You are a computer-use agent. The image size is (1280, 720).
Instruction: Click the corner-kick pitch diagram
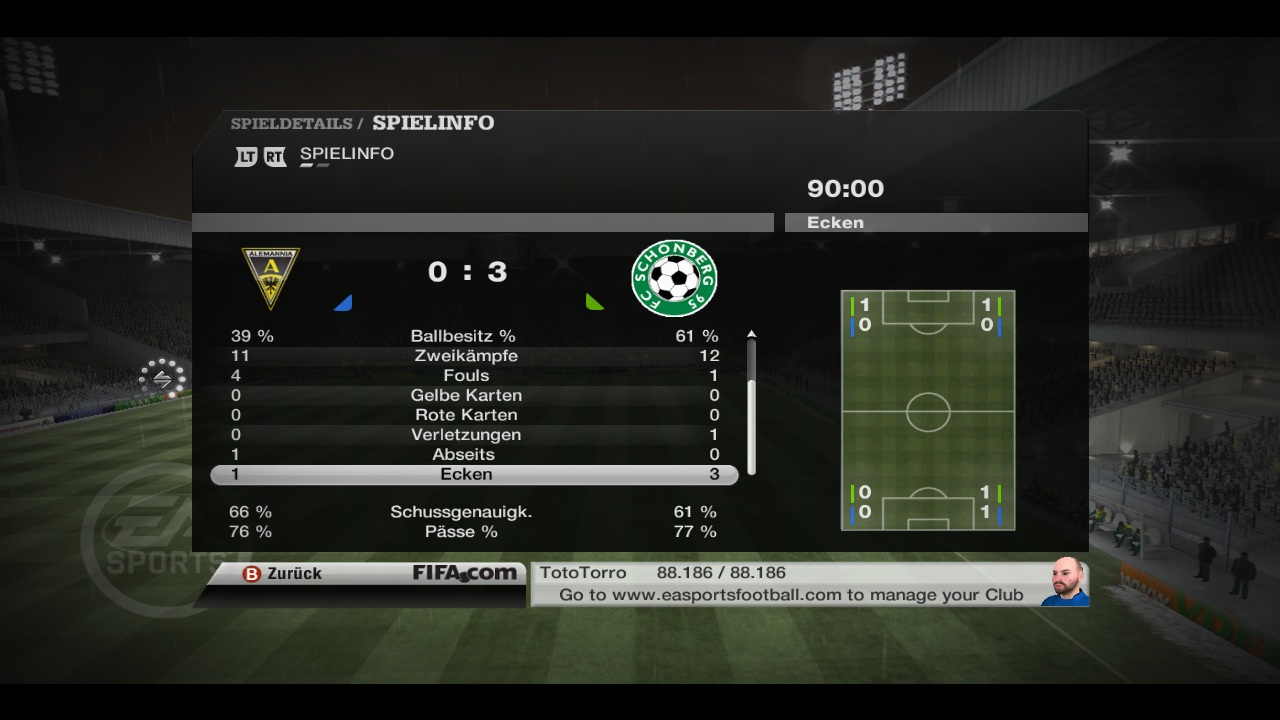(x=928, y=410)
